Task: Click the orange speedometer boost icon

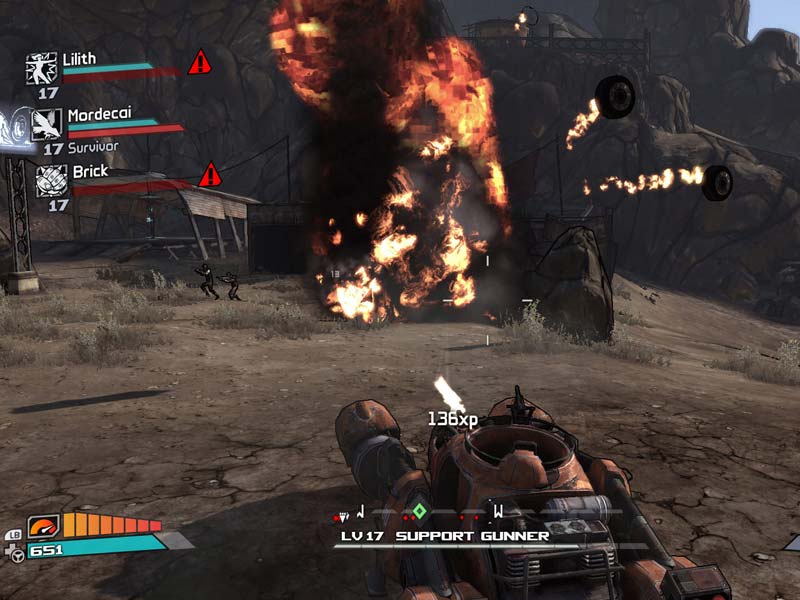Action: pos(46,526)
